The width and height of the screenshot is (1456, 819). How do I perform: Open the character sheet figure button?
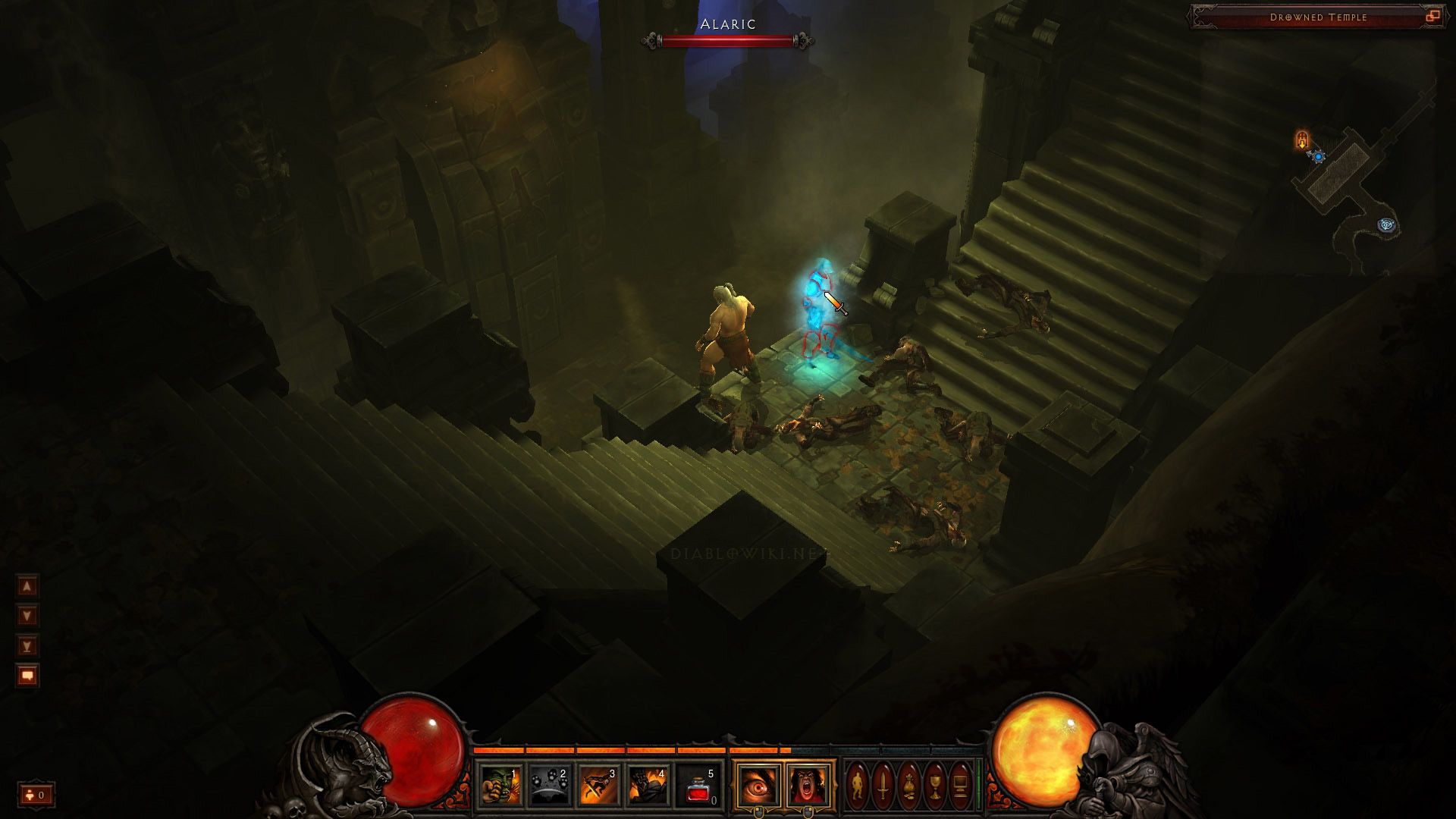858,785
